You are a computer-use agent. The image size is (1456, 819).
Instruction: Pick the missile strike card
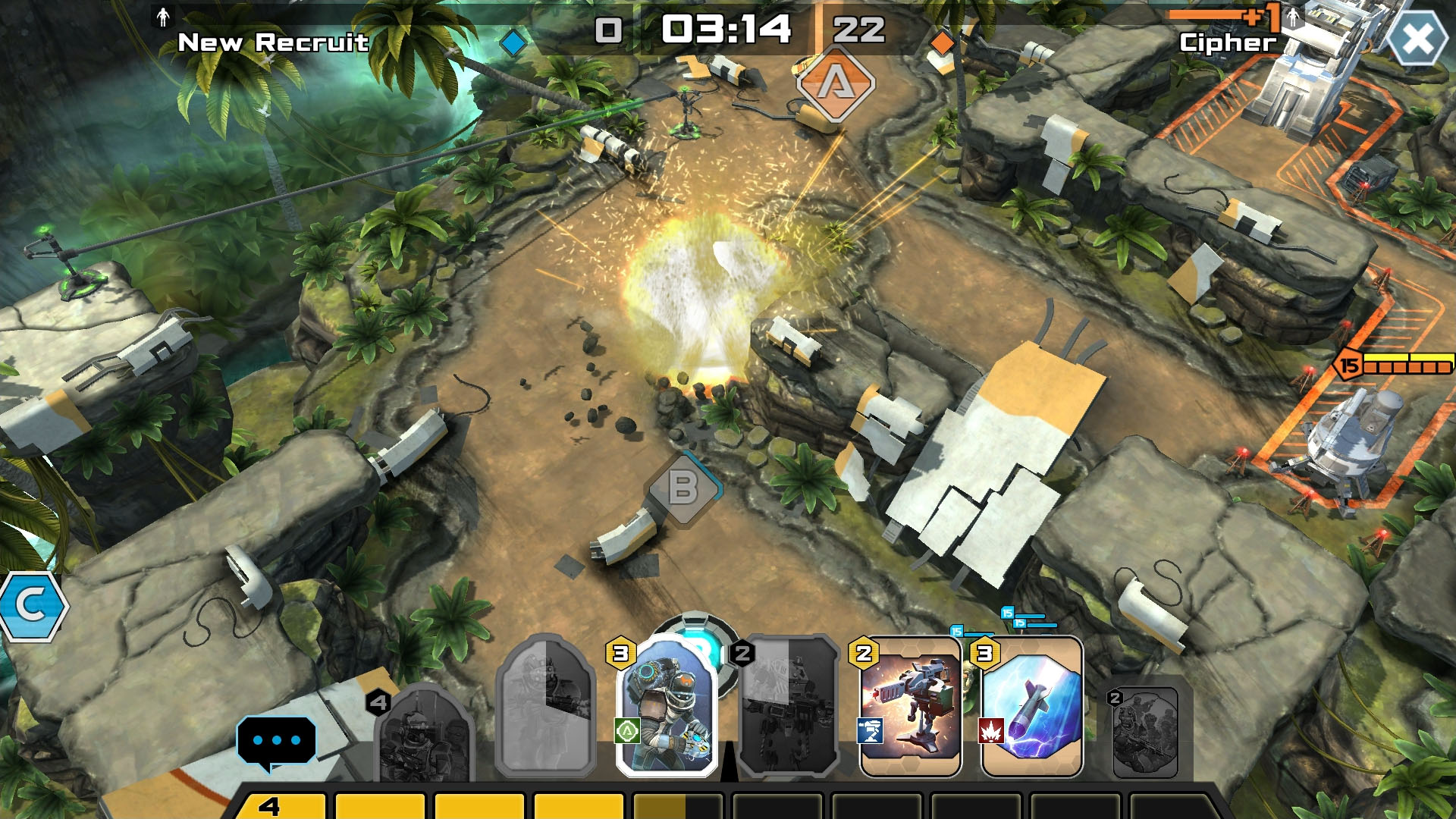(x=1031, y=707)
